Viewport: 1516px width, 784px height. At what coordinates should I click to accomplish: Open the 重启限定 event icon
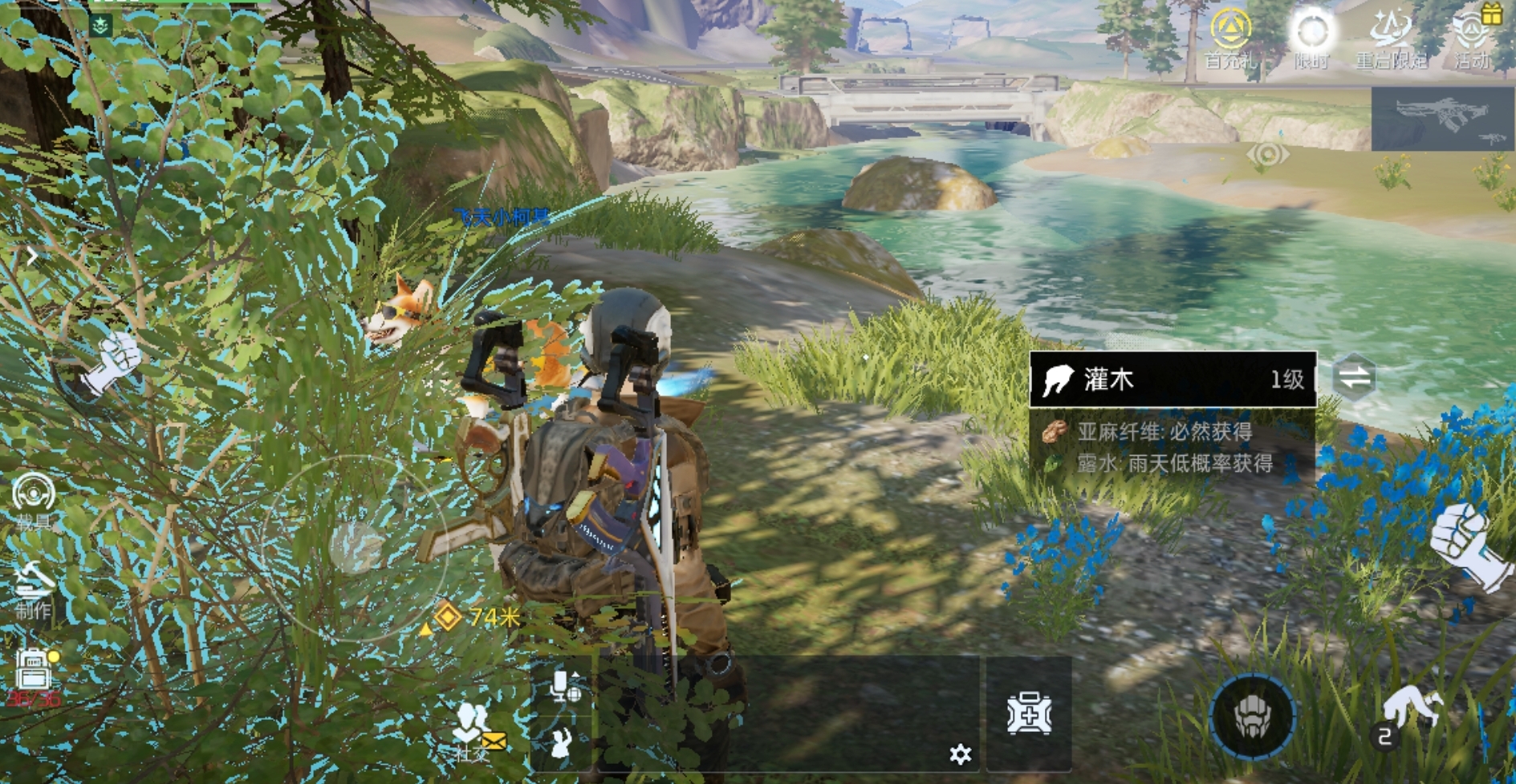tap(1392, 37)
